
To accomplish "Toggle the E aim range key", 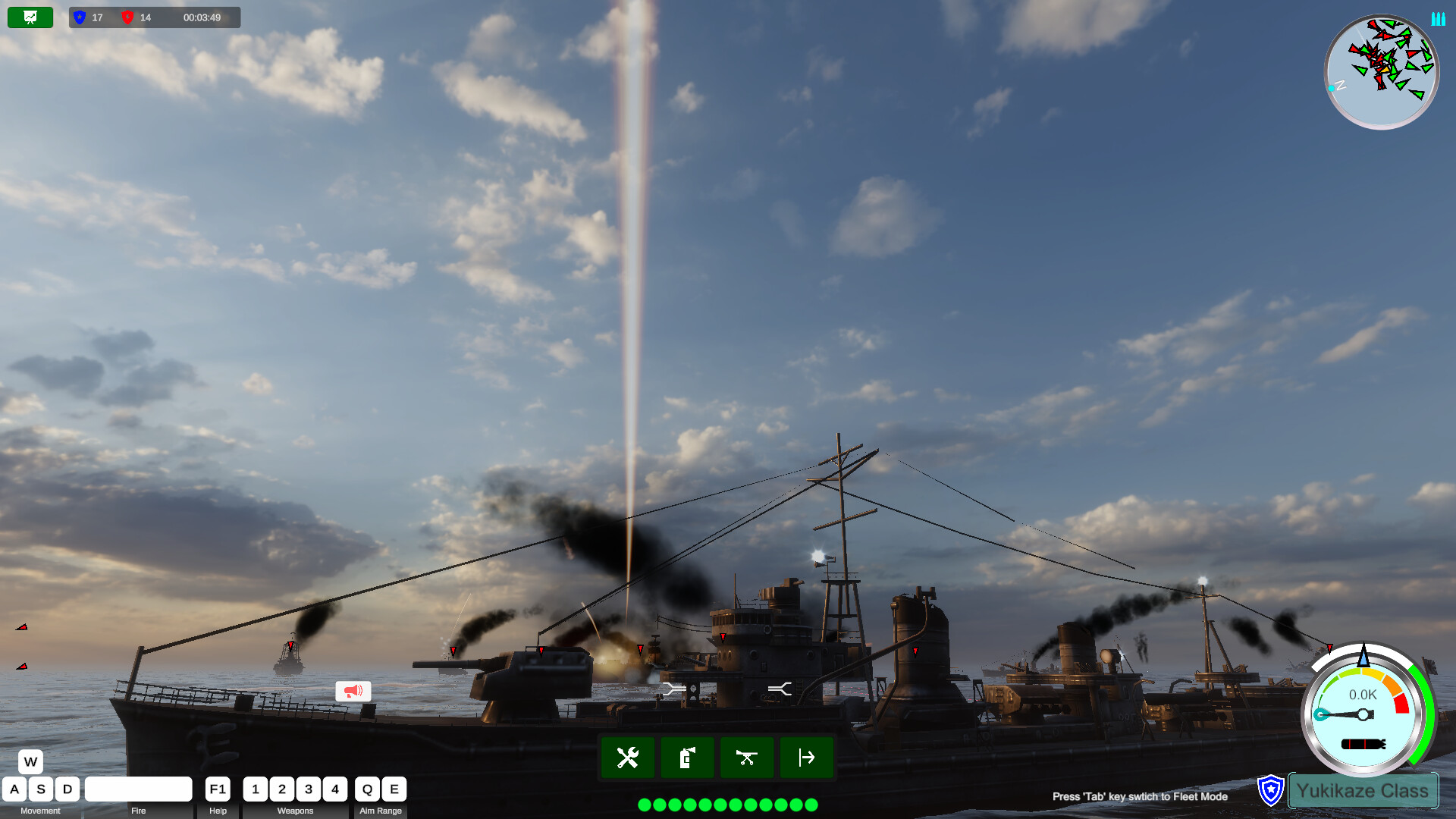I will (394, 789).
